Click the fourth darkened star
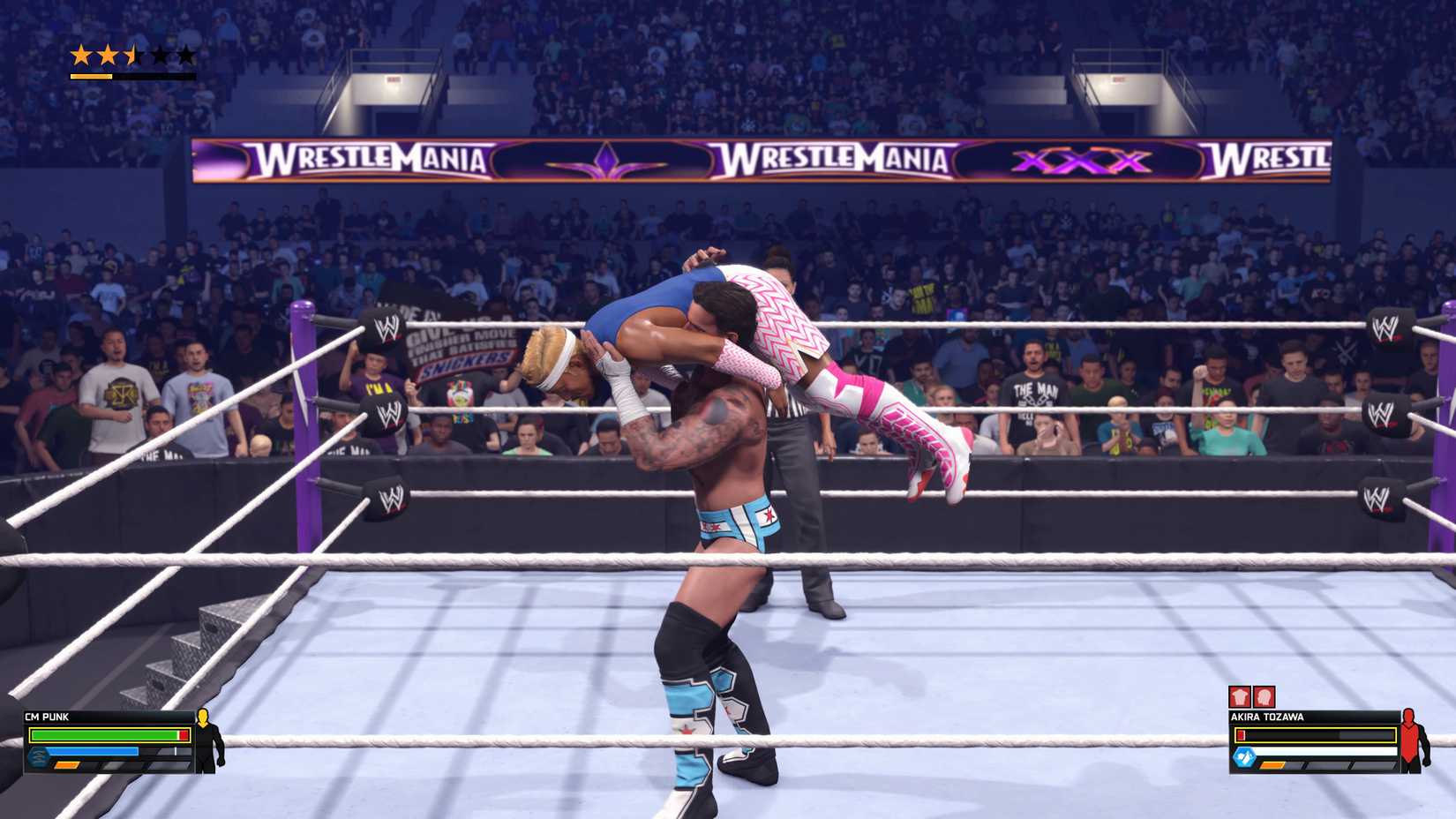This screenshot has width=1456, height=819. [161, 55]
